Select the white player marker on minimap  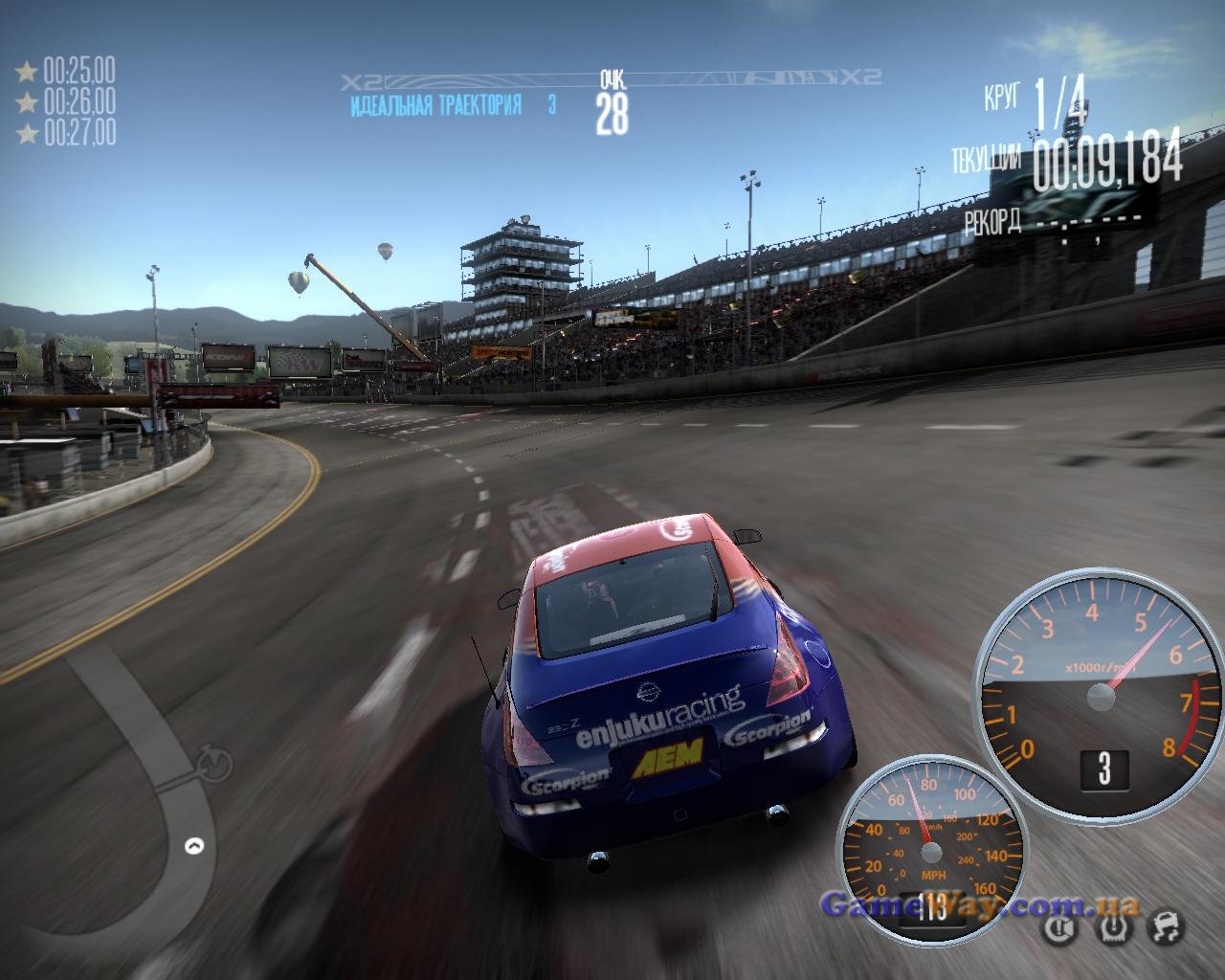point(194,846)
